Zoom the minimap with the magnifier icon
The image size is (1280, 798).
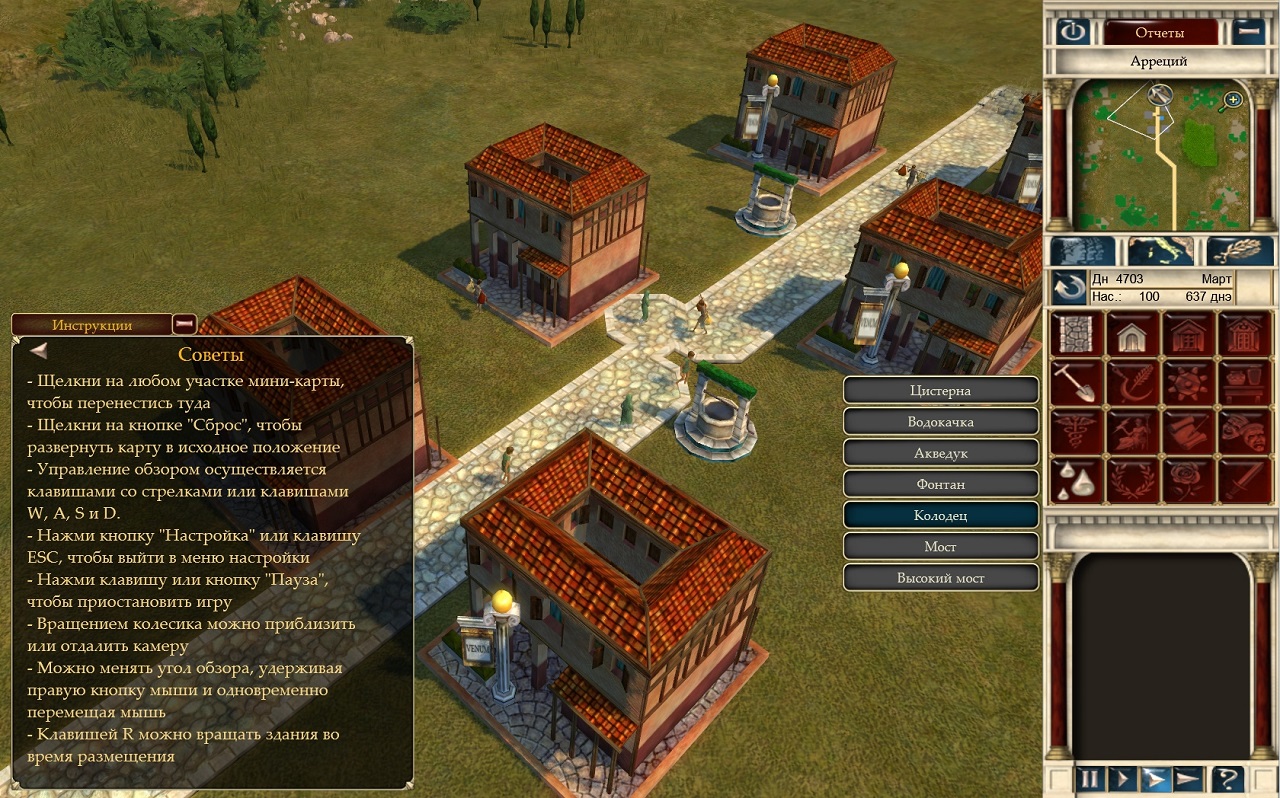coord(1233,99)
